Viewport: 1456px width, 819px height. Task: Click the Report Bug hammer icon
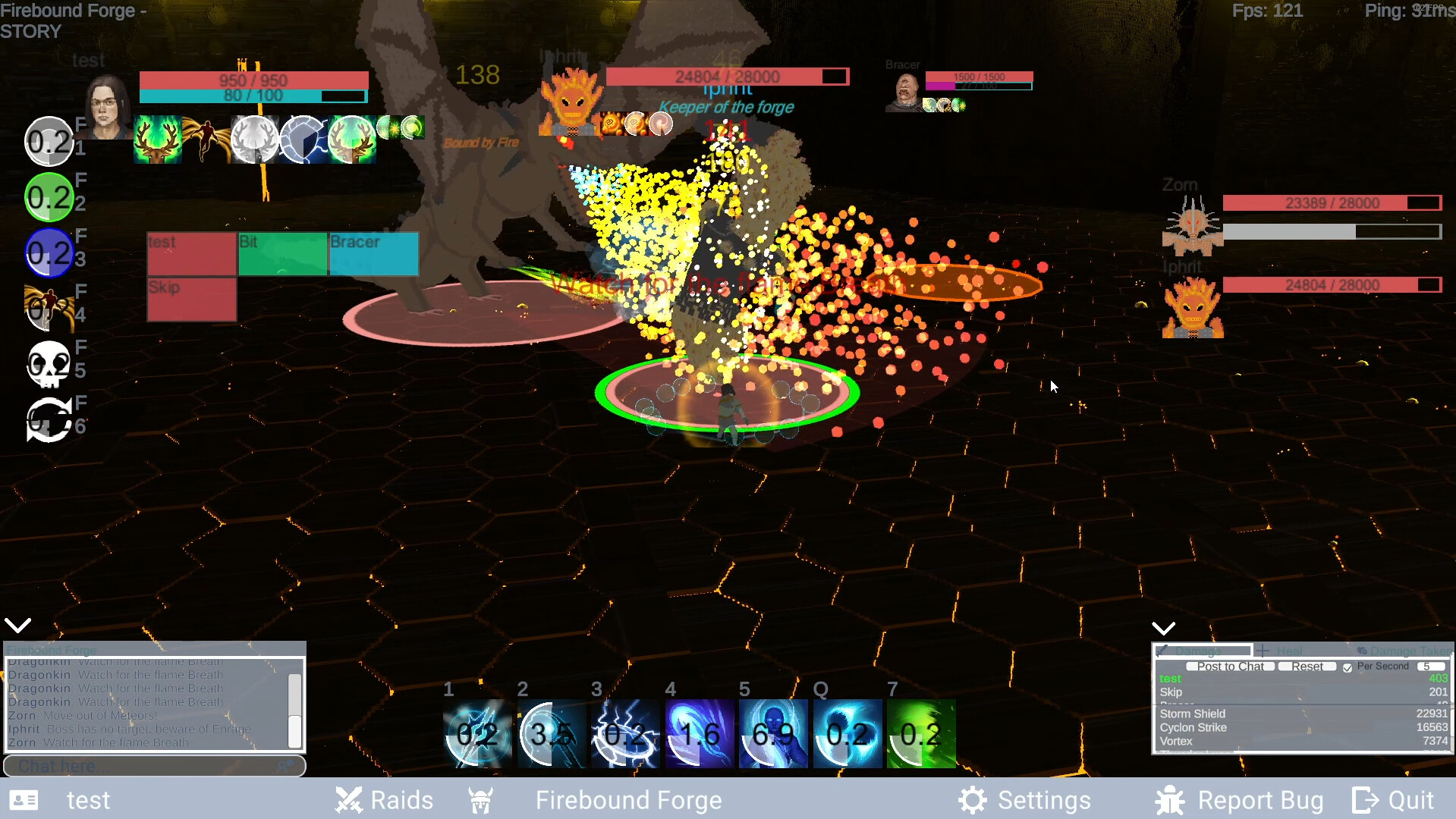pos(1169,800)
